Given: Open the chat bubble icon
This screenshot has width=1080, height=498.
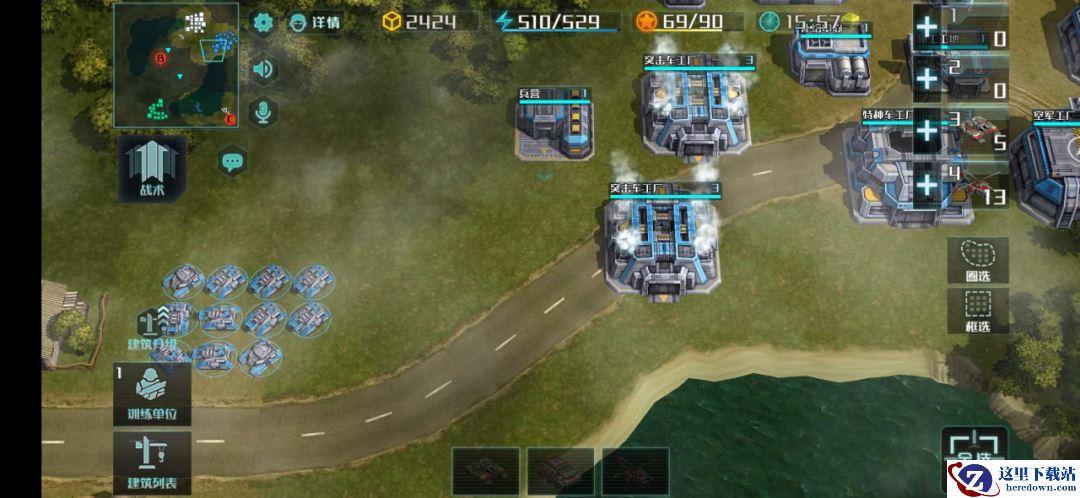Looking at the screenshot, I should 233,160.
